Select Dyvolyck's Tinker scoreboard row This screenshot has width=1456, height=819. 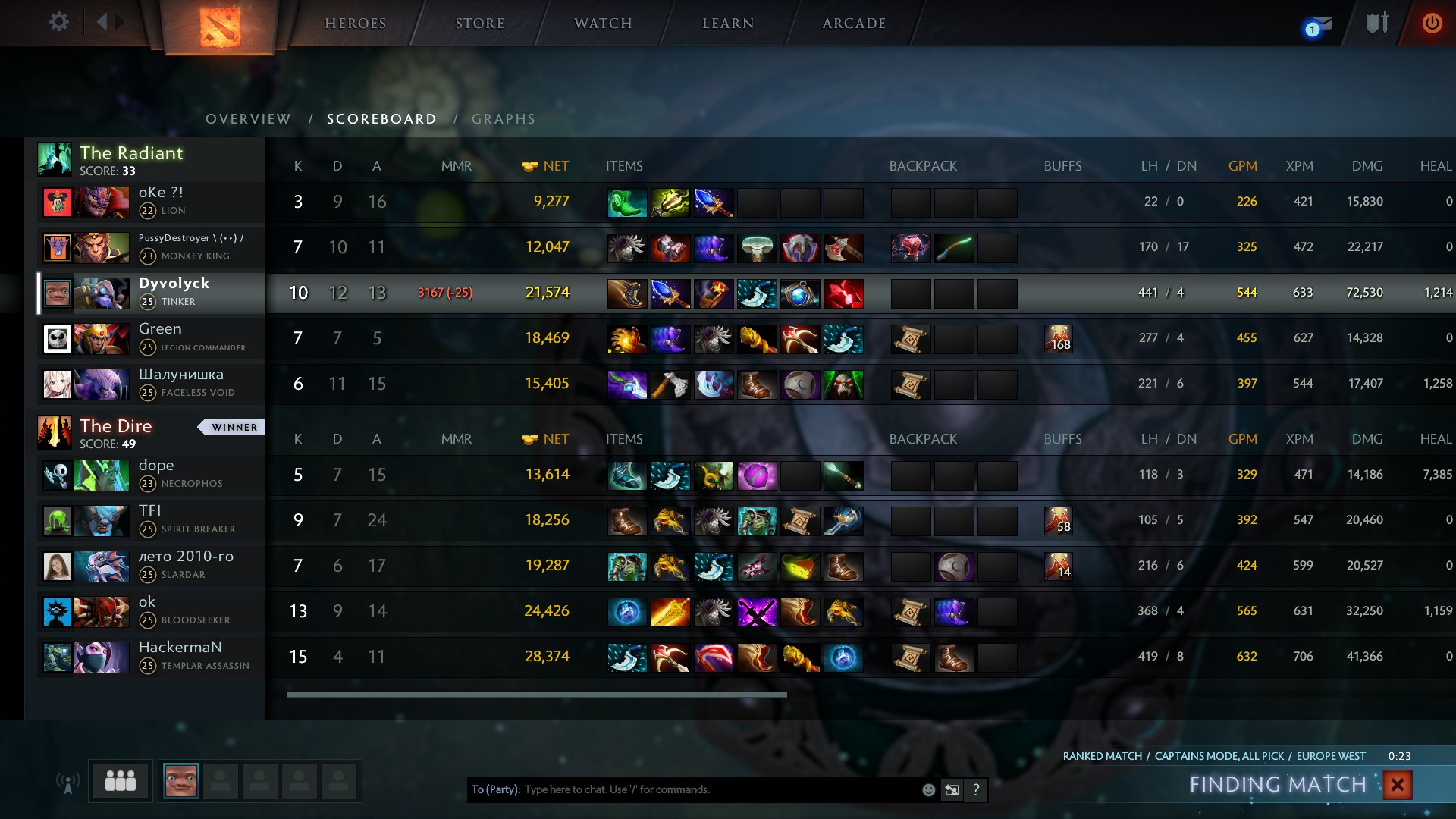coord(174,292)
